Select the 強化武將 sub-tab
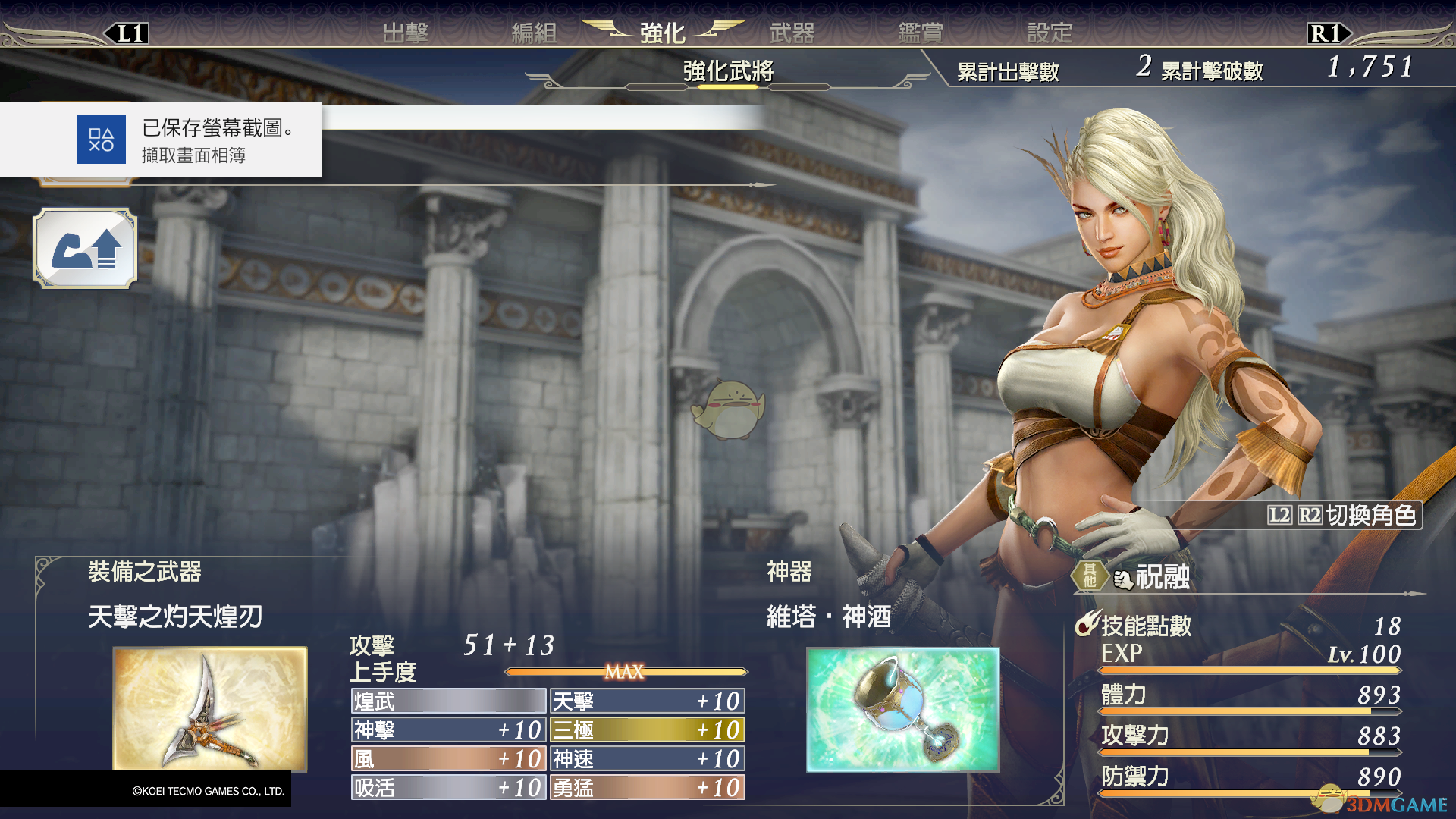This screenshot has height=819, width=1456. point(728,71)
